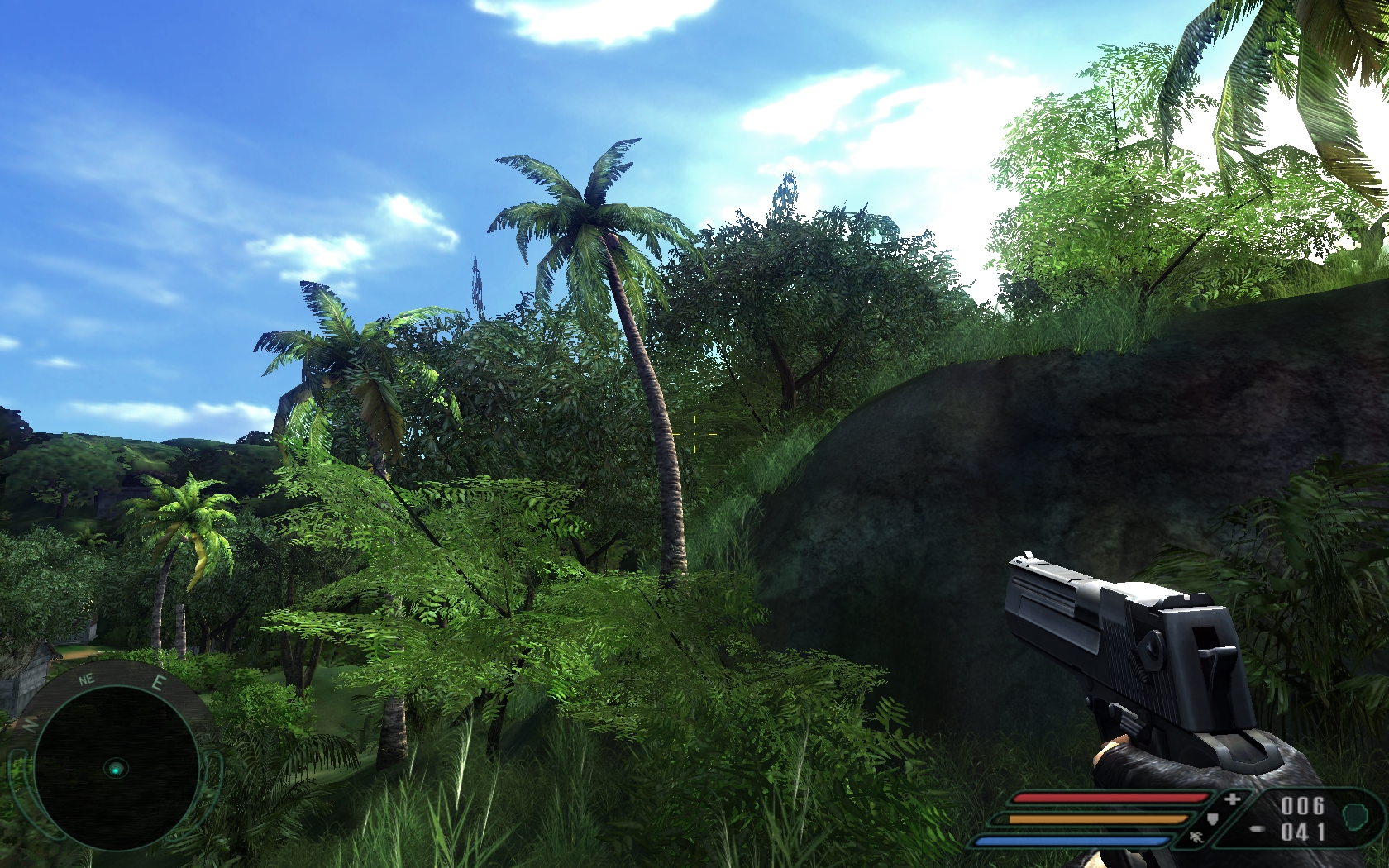Click the circular radar minimap

(x=116, y=767)
